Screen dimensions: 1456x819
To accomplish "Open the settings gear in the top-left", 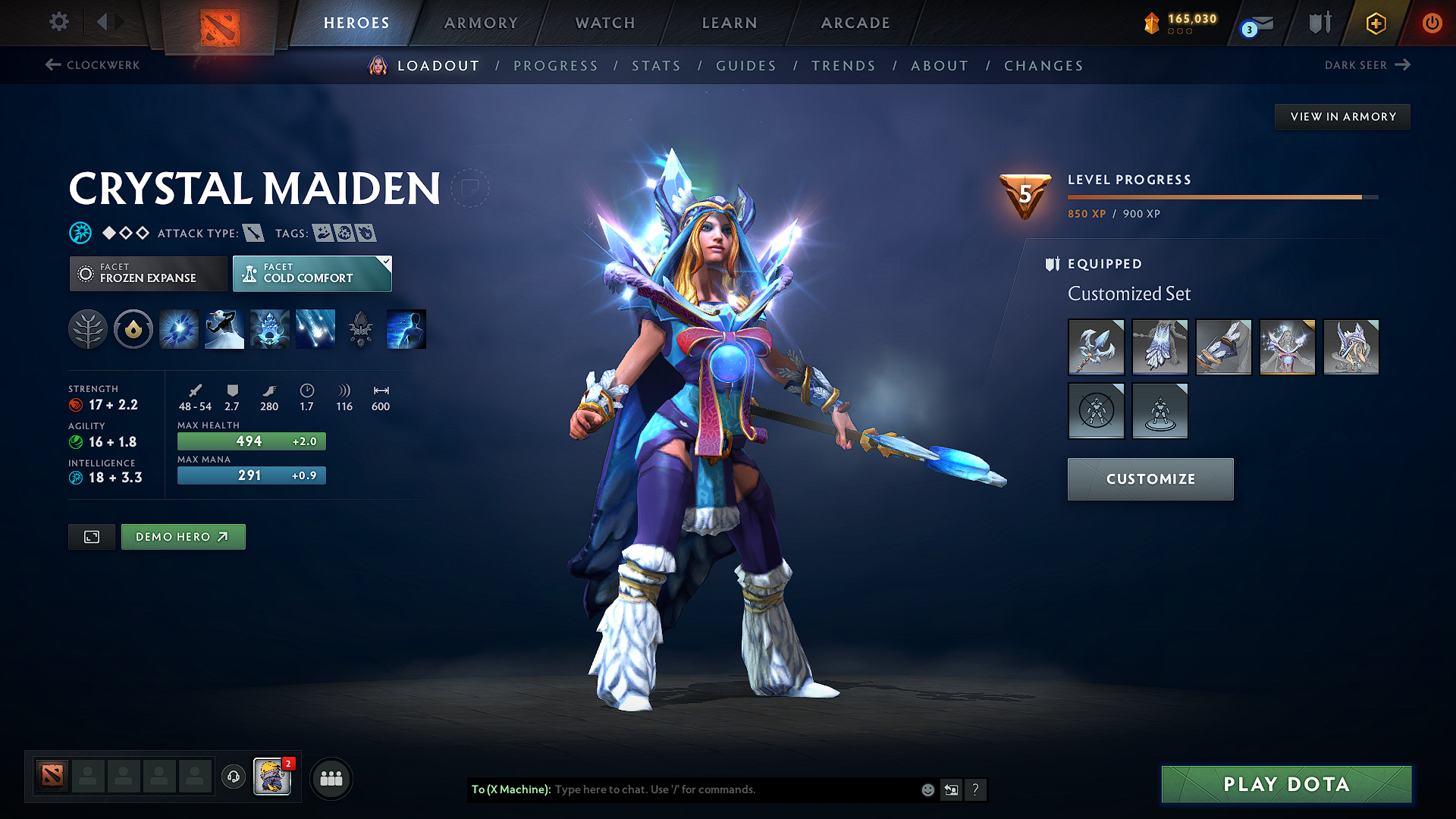I will [x=58, y=22].
